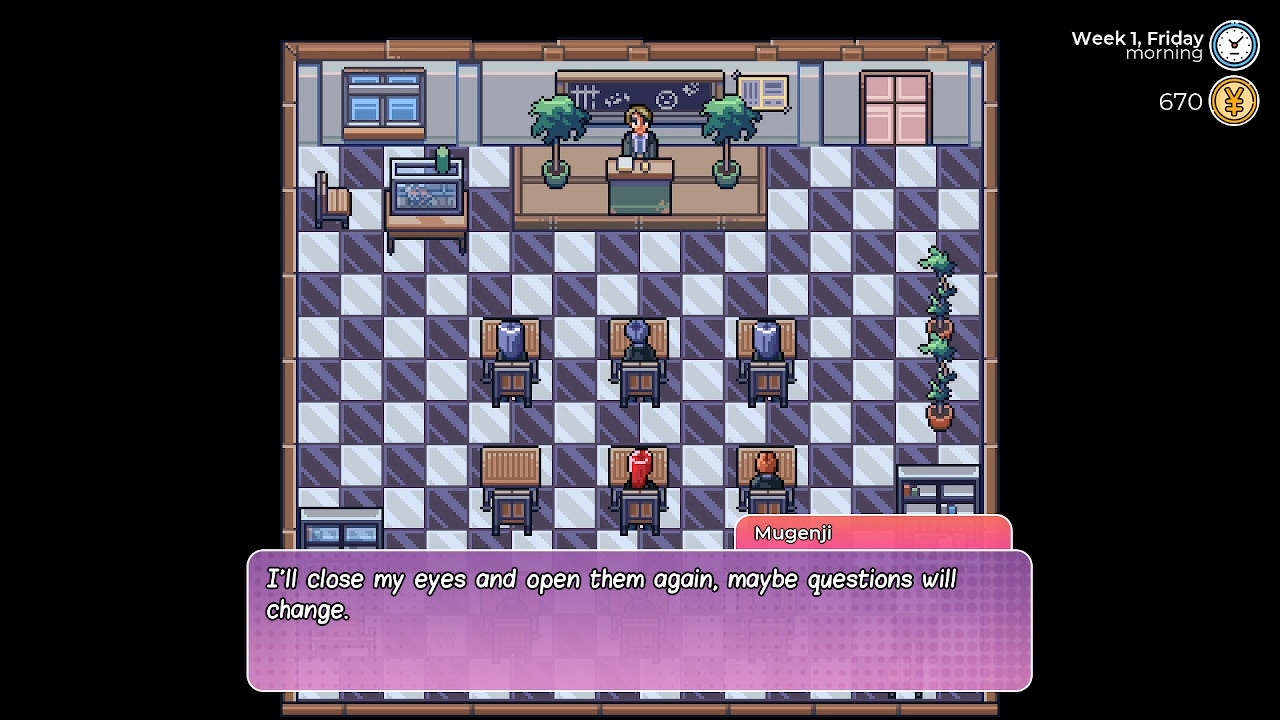Image resolution: width=1280 pixels, height=720 pixels.
Task: Click the 670 currency amount
Action: (1180, 101)
